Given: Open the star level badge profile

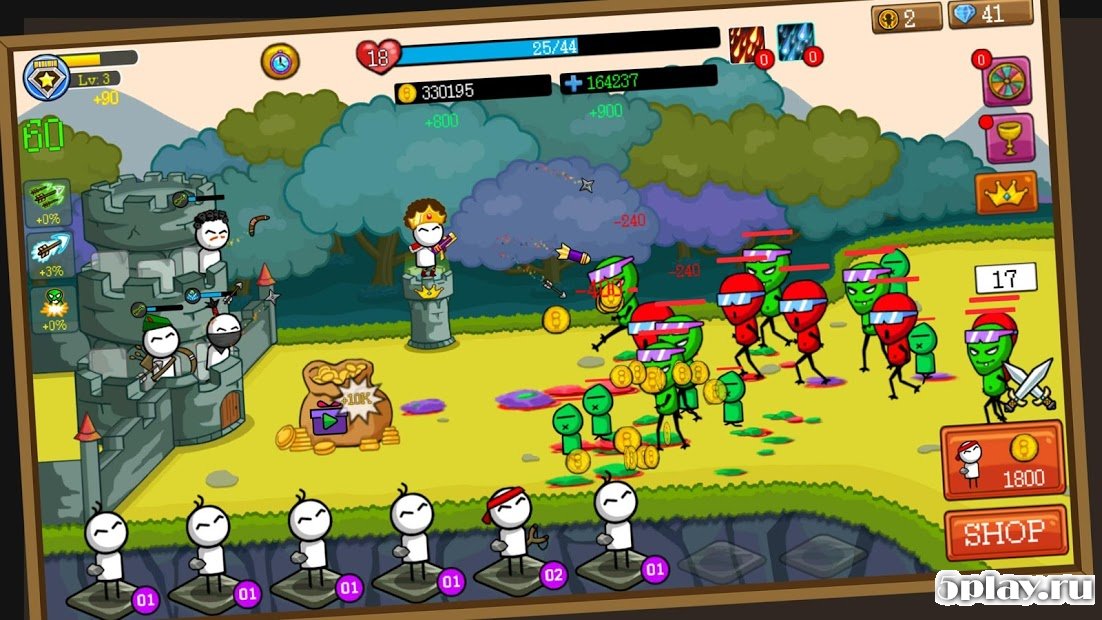Looking at the screenshot, I should click(45, 73).
